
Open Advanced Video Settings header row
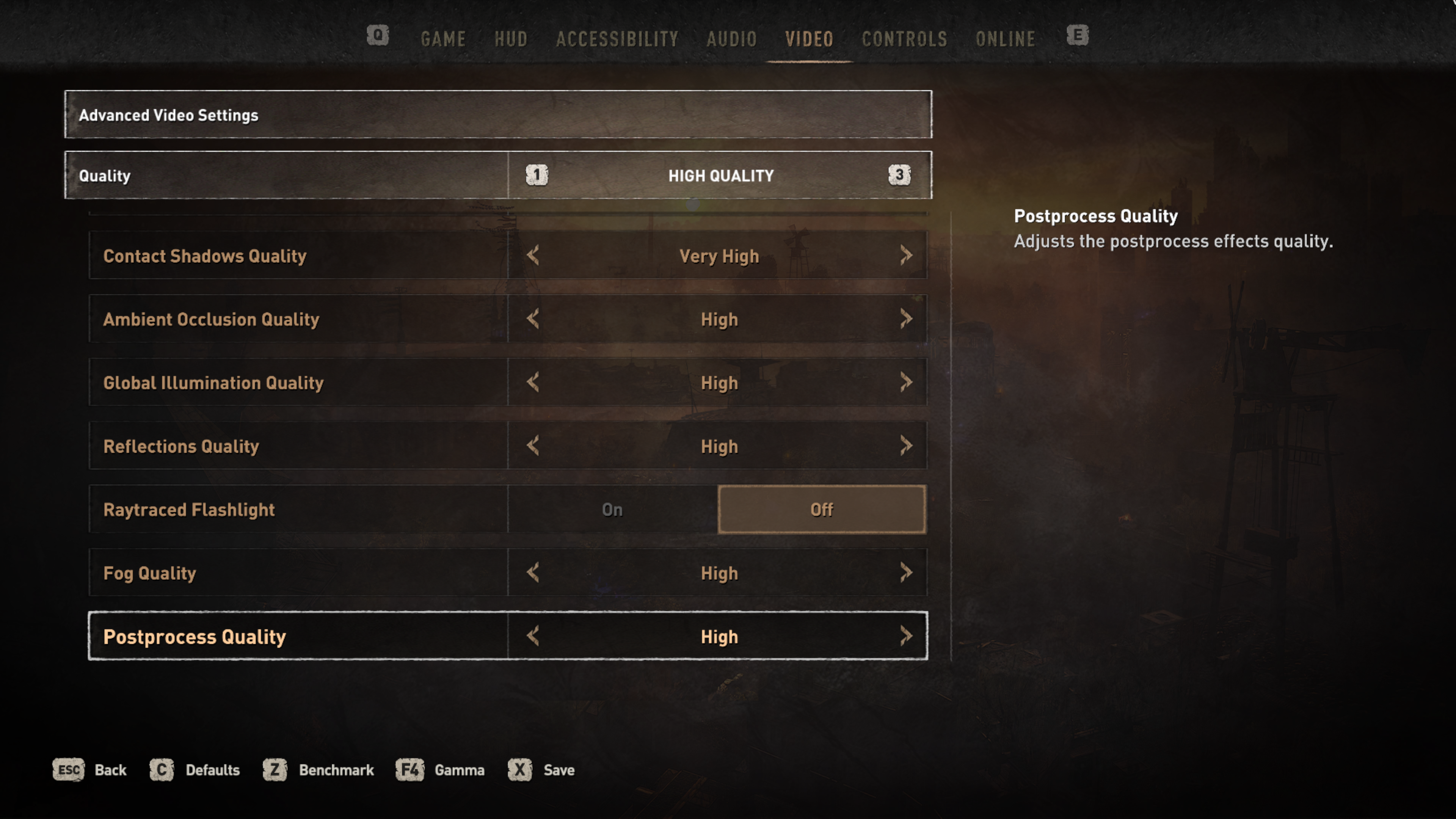coord(498,115)
